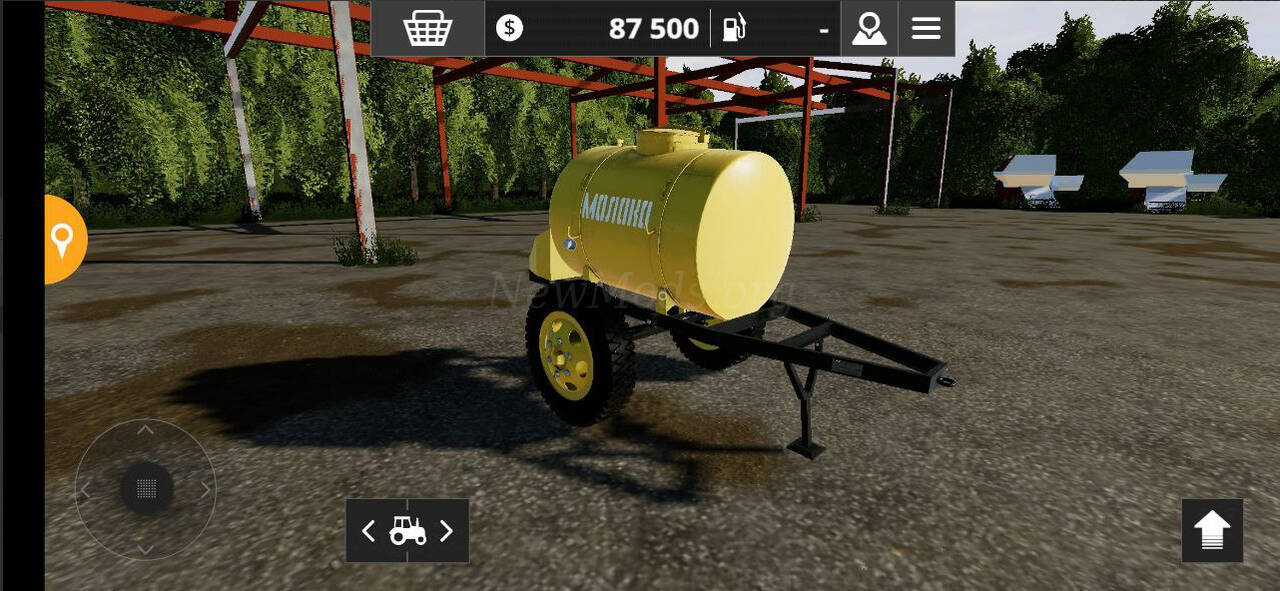Tap the virtual joystick center knob

click(146, 489)
